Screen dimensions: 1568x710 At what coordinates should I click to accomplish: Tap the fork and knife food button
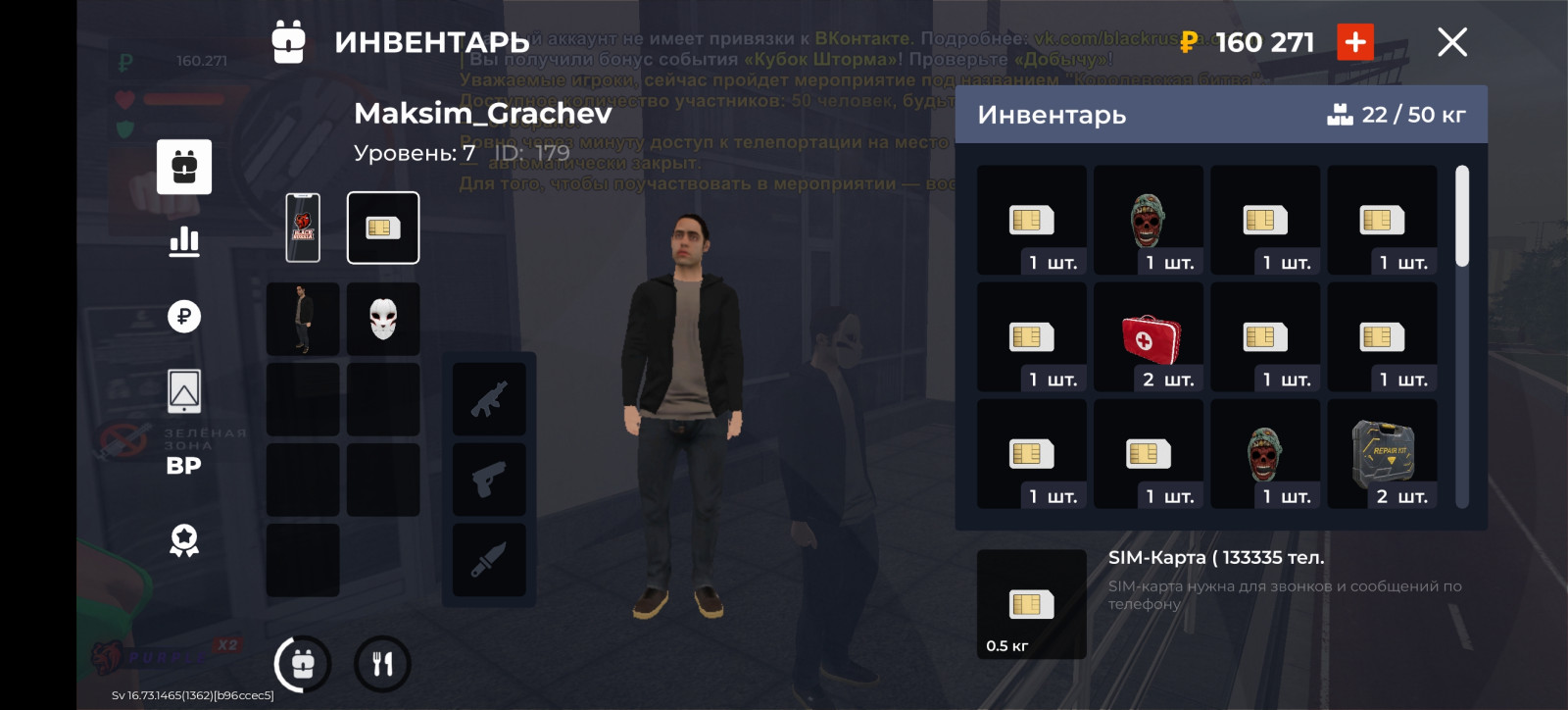tap(382, 664)
